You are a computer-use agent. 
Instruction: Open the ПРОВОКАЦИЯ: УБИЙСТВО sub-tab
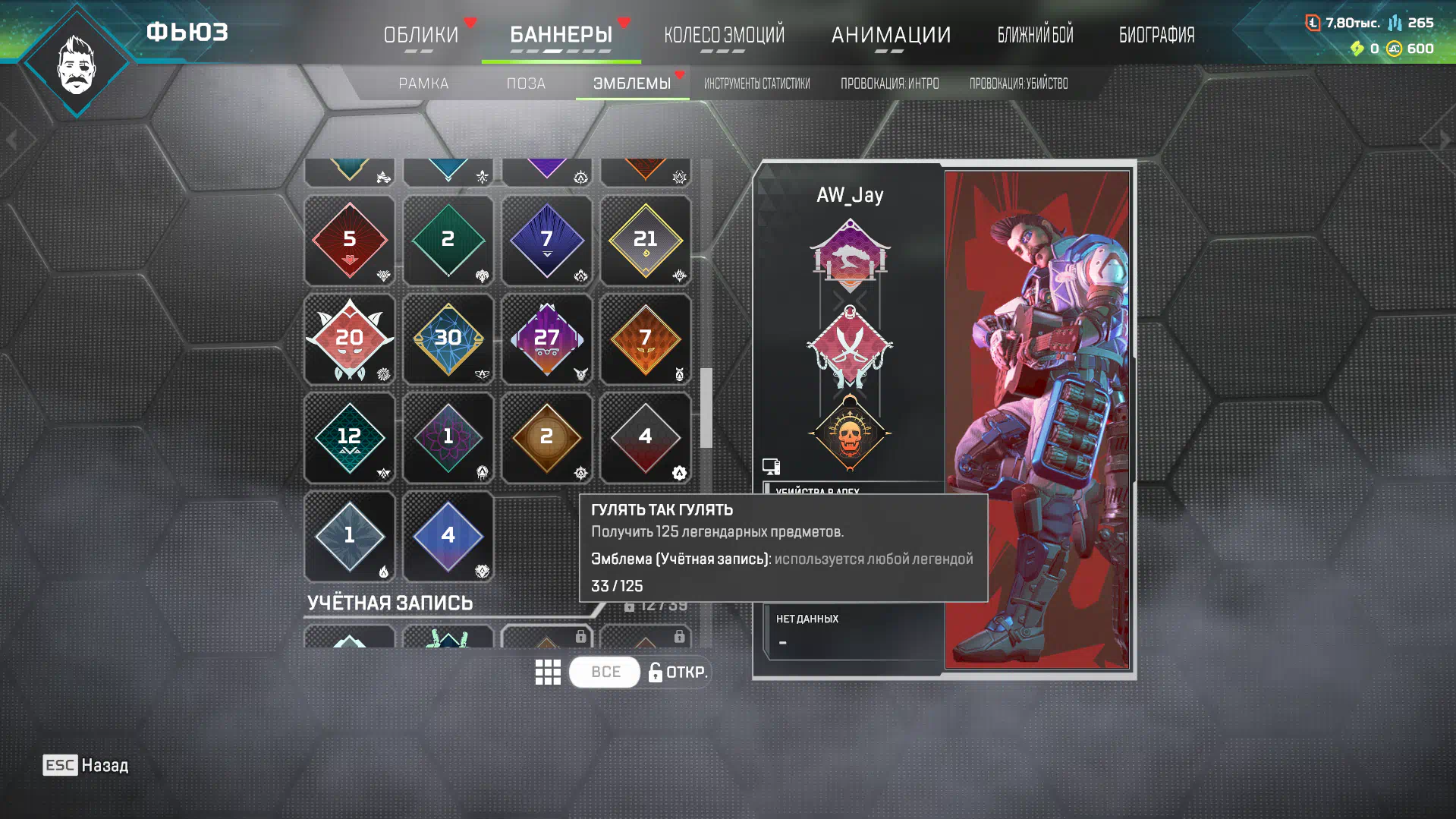tap(1018, 83)
